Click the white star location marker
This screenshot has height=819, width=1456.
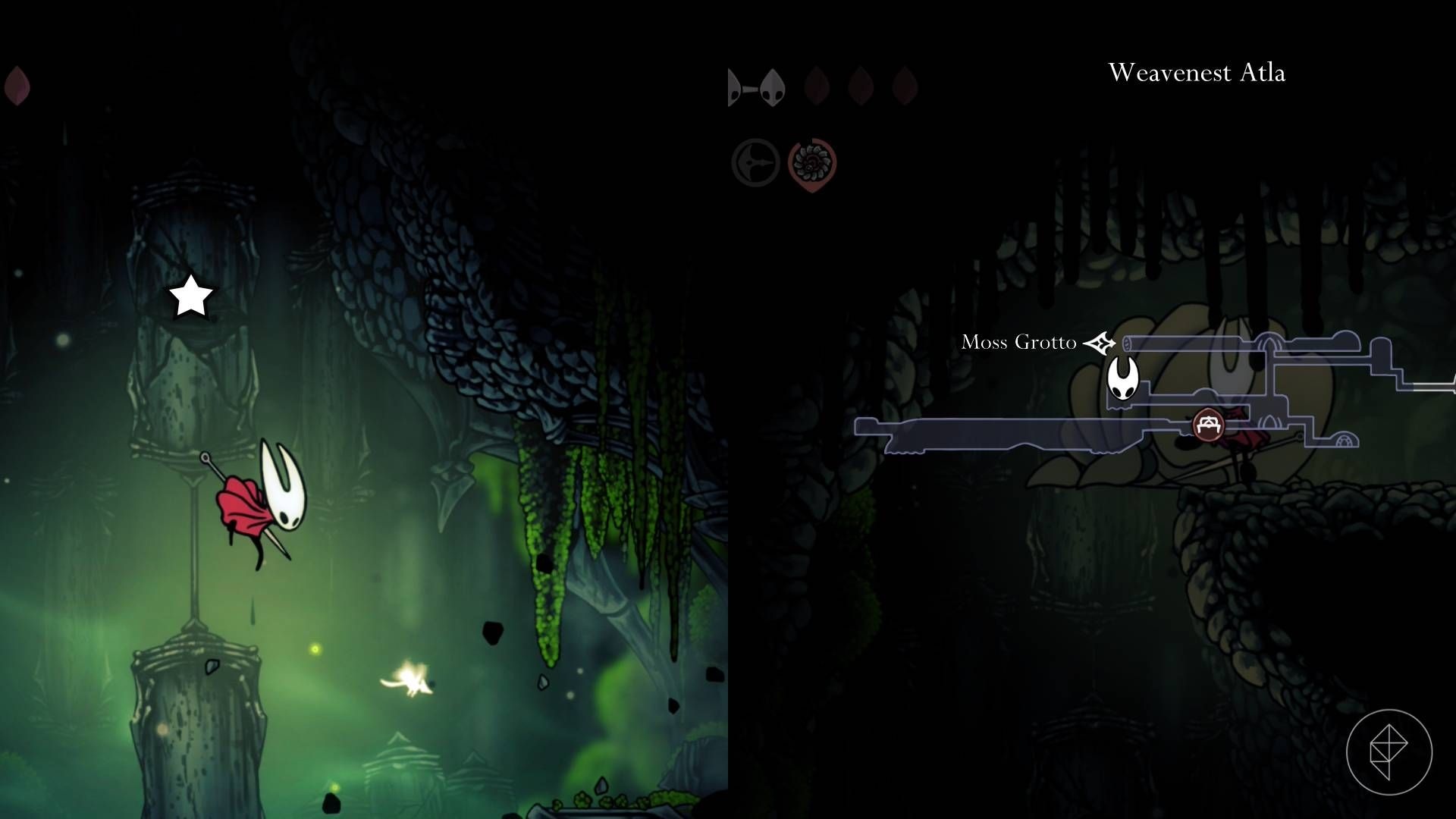pyautogui.click(x=190, y=296)
